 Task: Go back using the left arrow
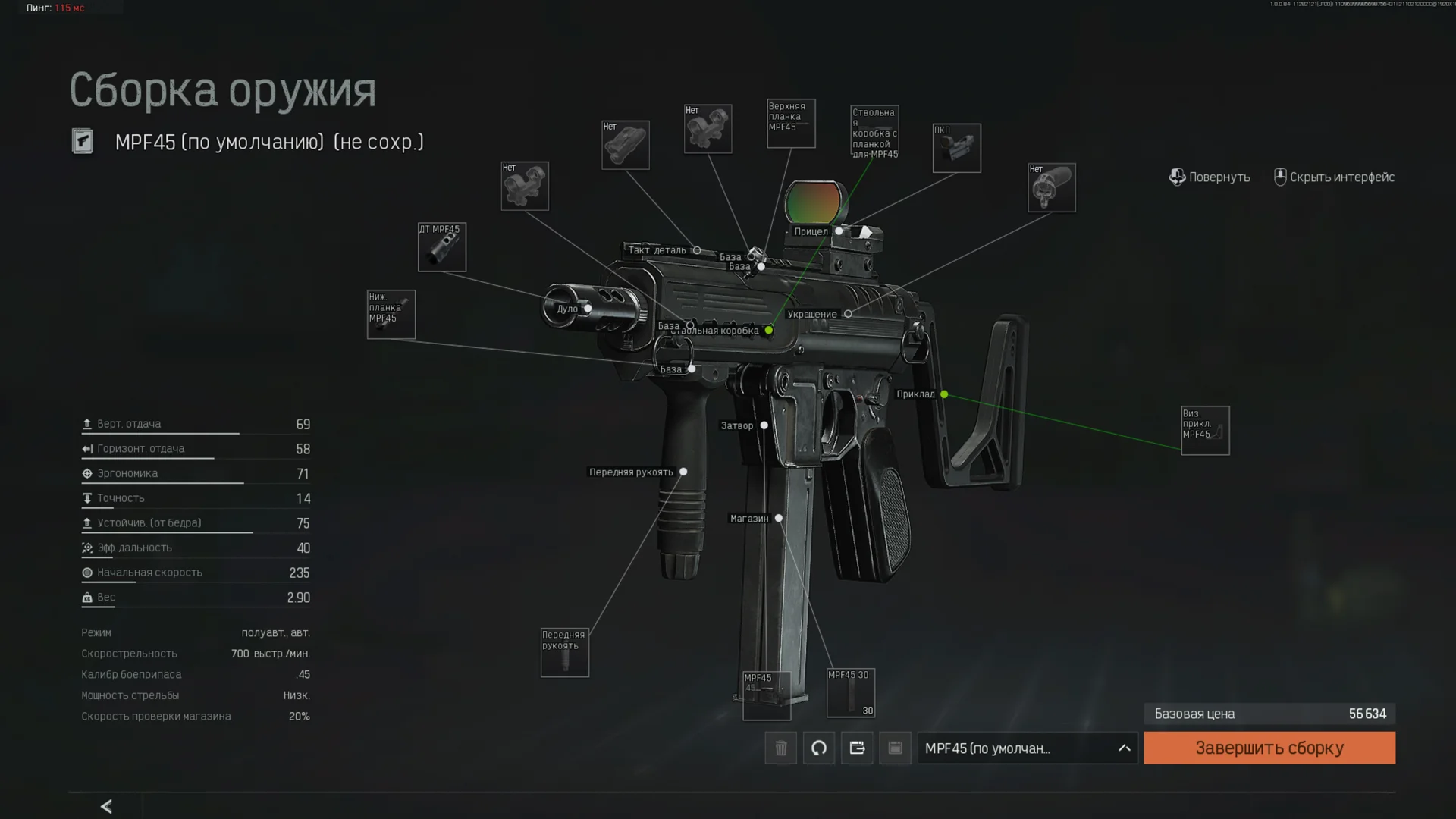(x=106, y=806)
